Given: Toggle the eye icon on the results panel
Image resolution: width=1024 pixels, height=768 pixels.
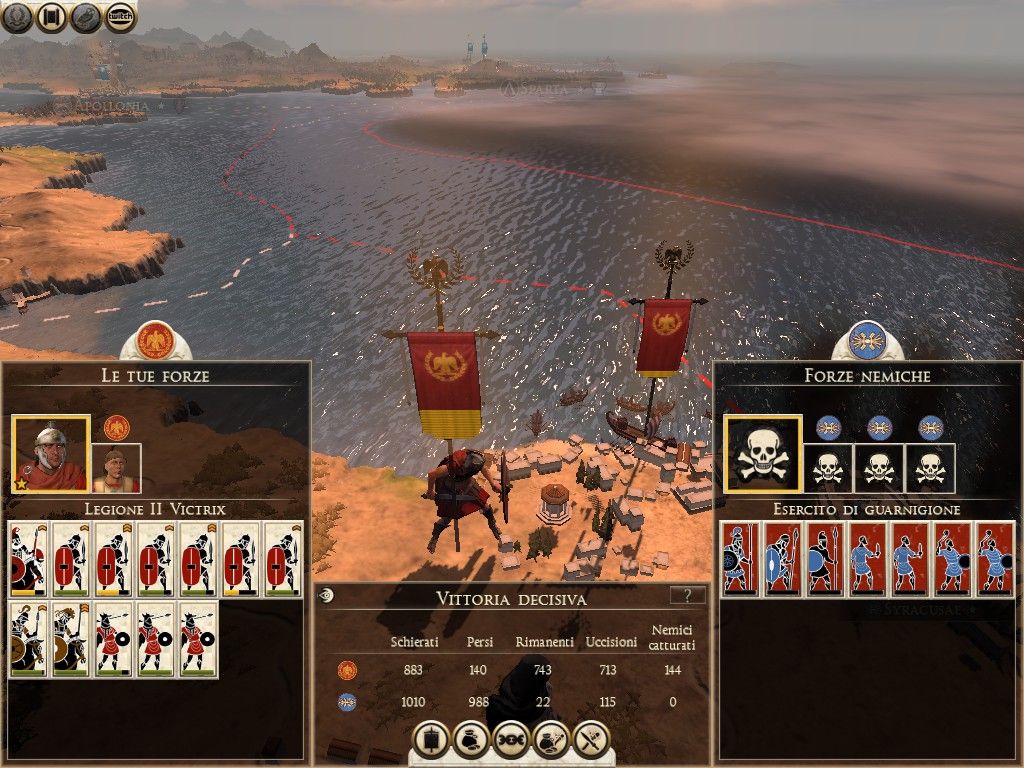Looking at the screenshot, I should click(326, 596).
